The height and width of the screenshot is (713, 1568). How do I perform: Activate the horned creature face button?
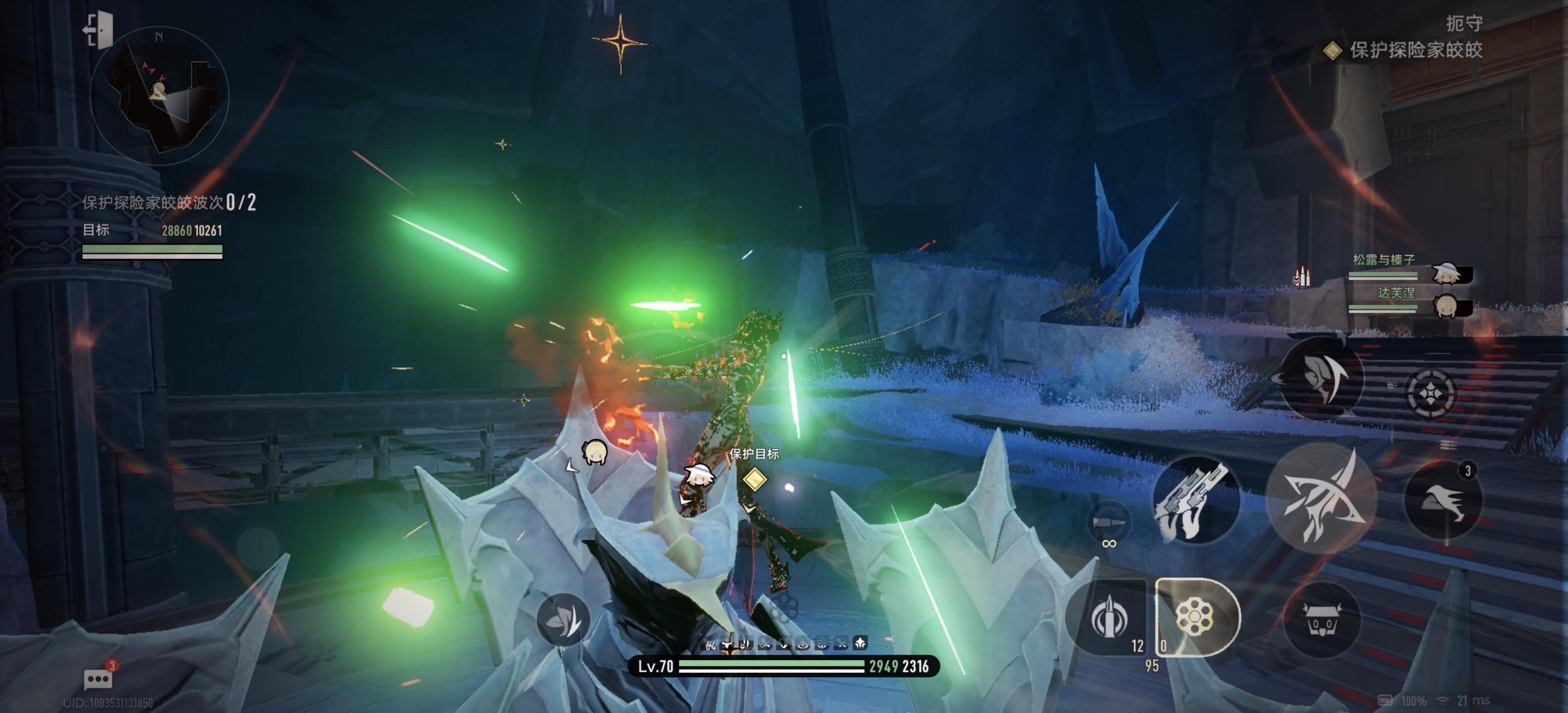[x=1321, y=620]
